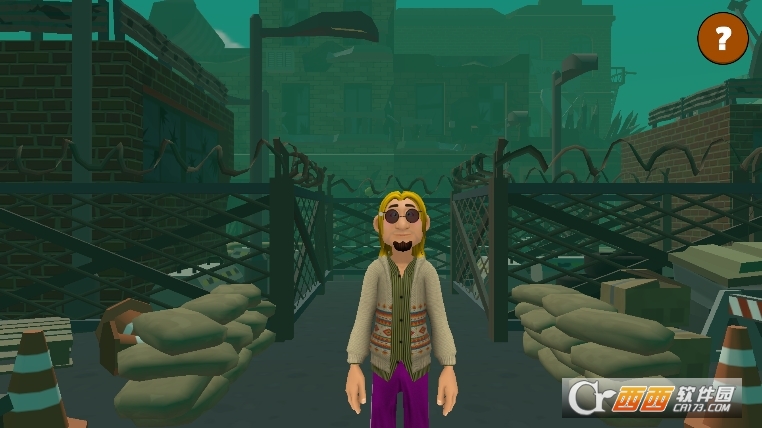Open the question mark help button
Image resolution: width=762 pixels, height=428 pixels.
(x=722, y=39)
